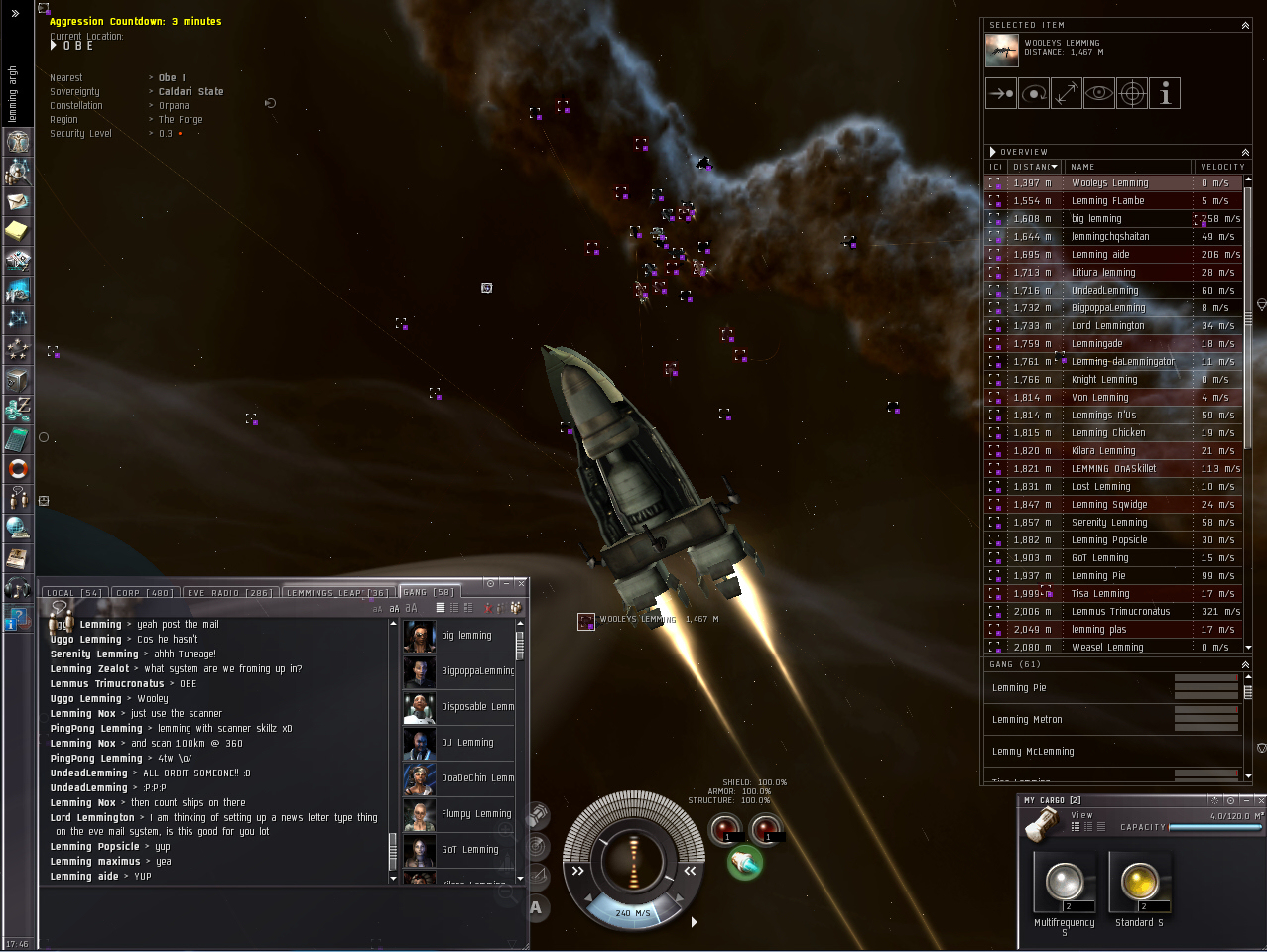Select DJ Lemming in the chat member list
Screen dimensions: 1267x952
point(466,743)
